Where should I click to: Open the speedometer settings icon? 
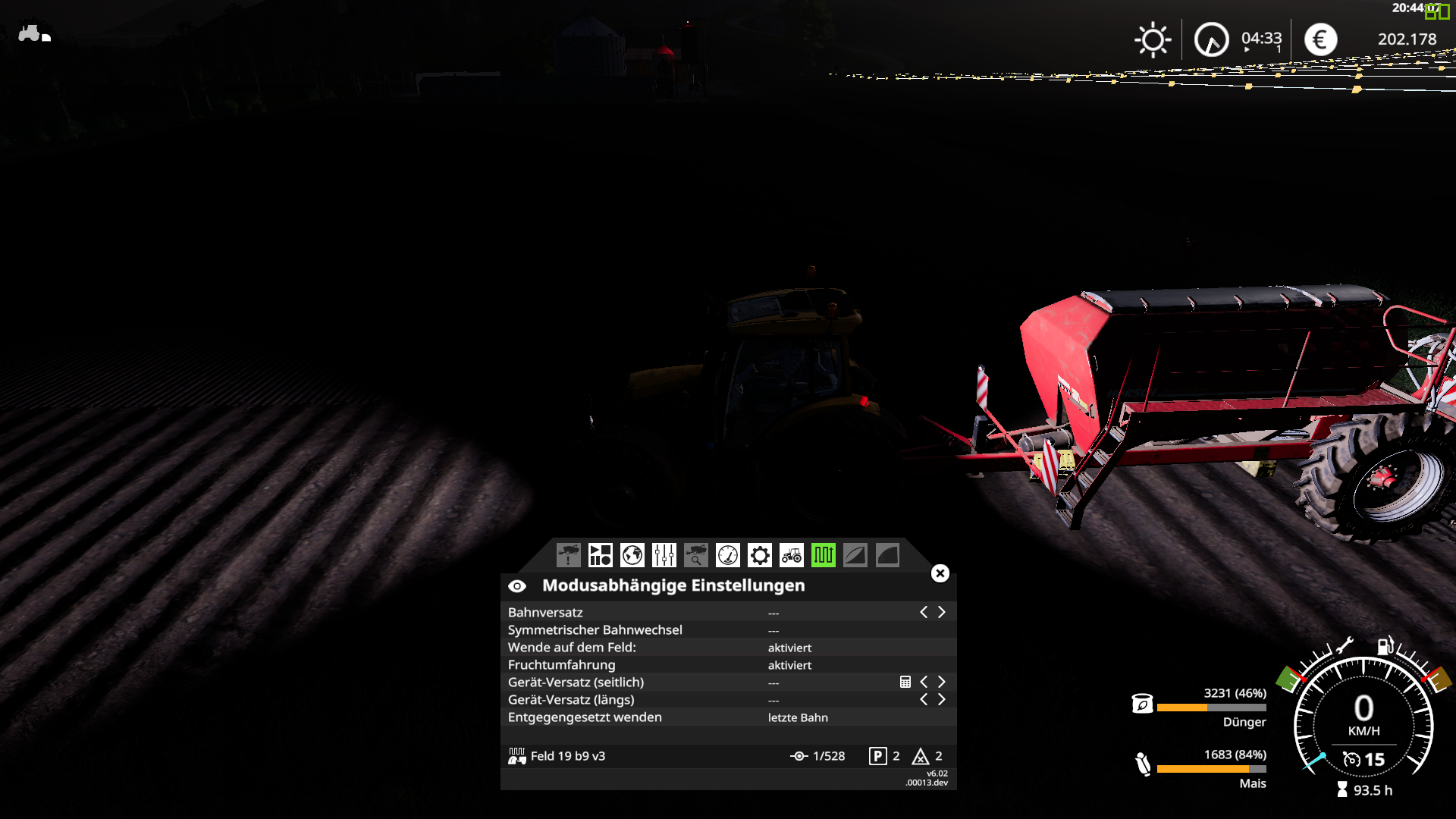[x=727, y=556]
